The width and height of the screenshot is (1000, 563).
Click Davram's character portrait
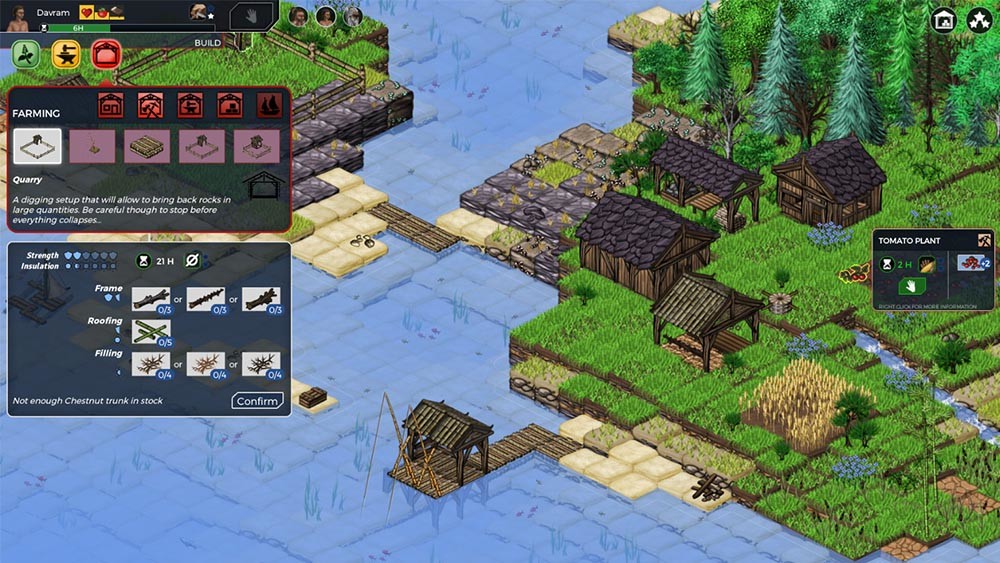[x=17, y=15]
